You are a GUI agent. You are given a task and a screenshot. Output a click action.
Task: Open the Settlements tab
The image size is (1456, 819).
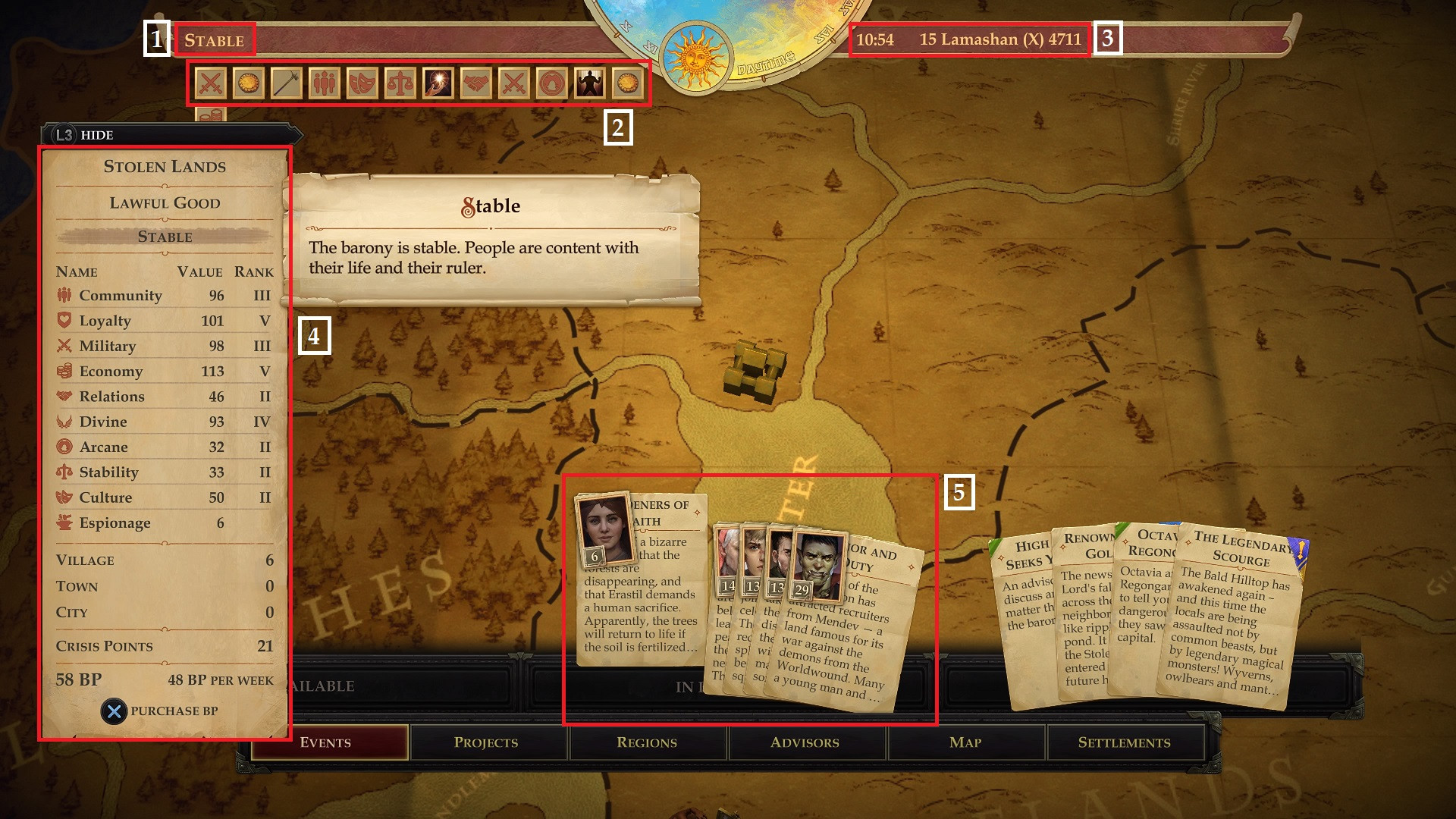[x=1124, y=742]
